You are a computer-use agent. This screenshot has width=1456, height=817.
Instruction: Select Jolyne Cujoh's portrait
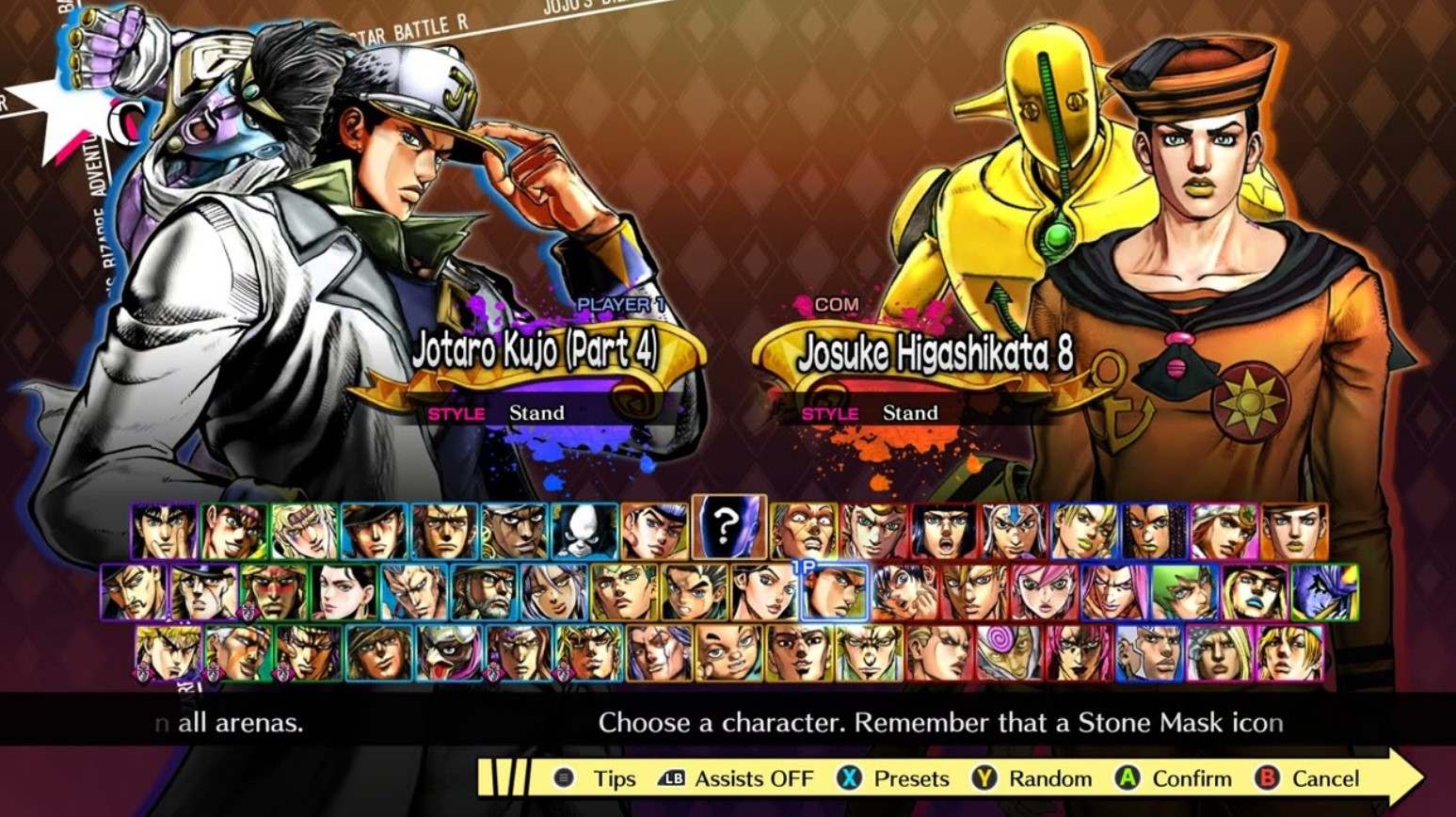[1082, 531]
